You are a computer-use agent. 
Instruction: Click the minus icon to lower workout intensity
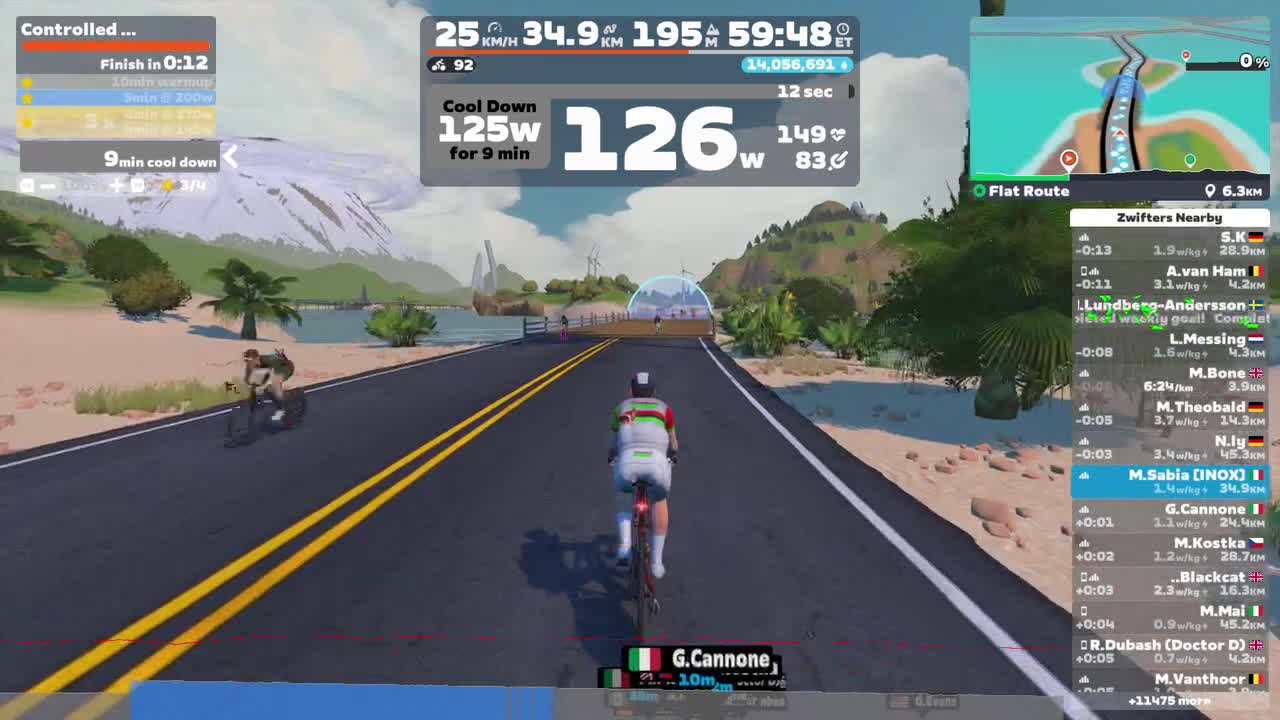click(47, 185)
